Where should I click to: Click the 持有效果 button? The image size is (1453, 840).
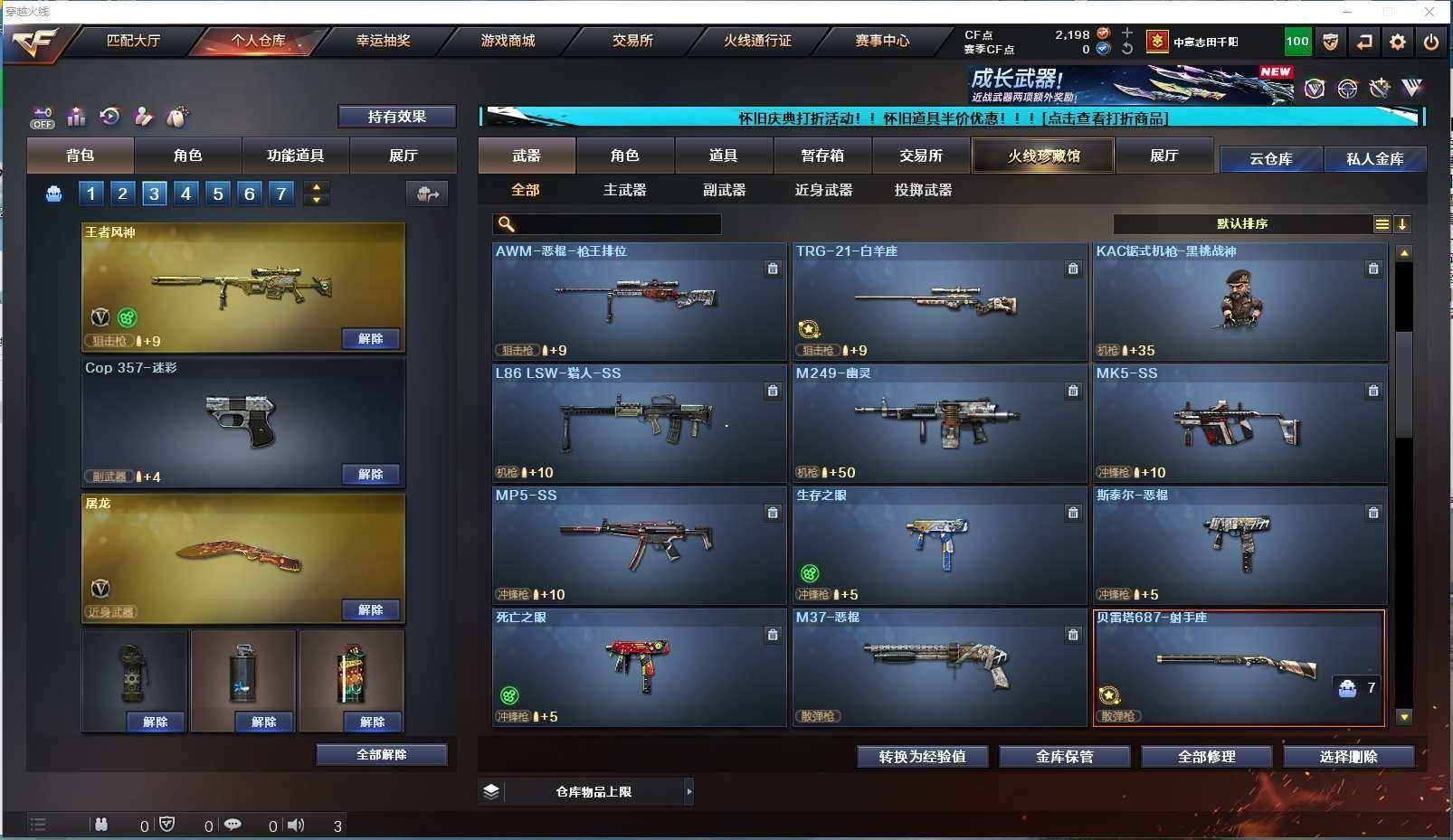coord(396,117)
